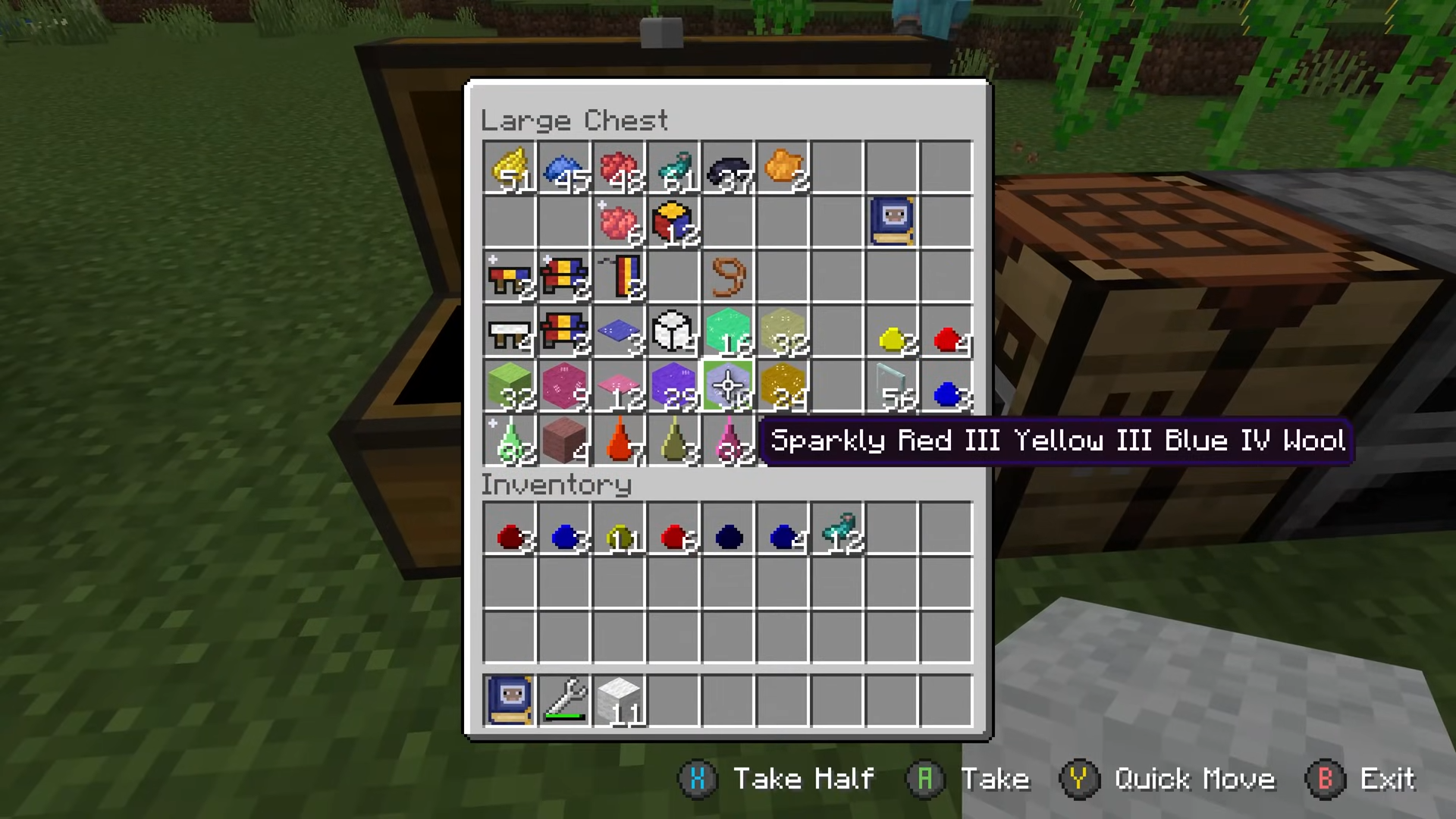Choose the sheep book in the hotbar
This screenshot has width=1456, height=819.
509,700
